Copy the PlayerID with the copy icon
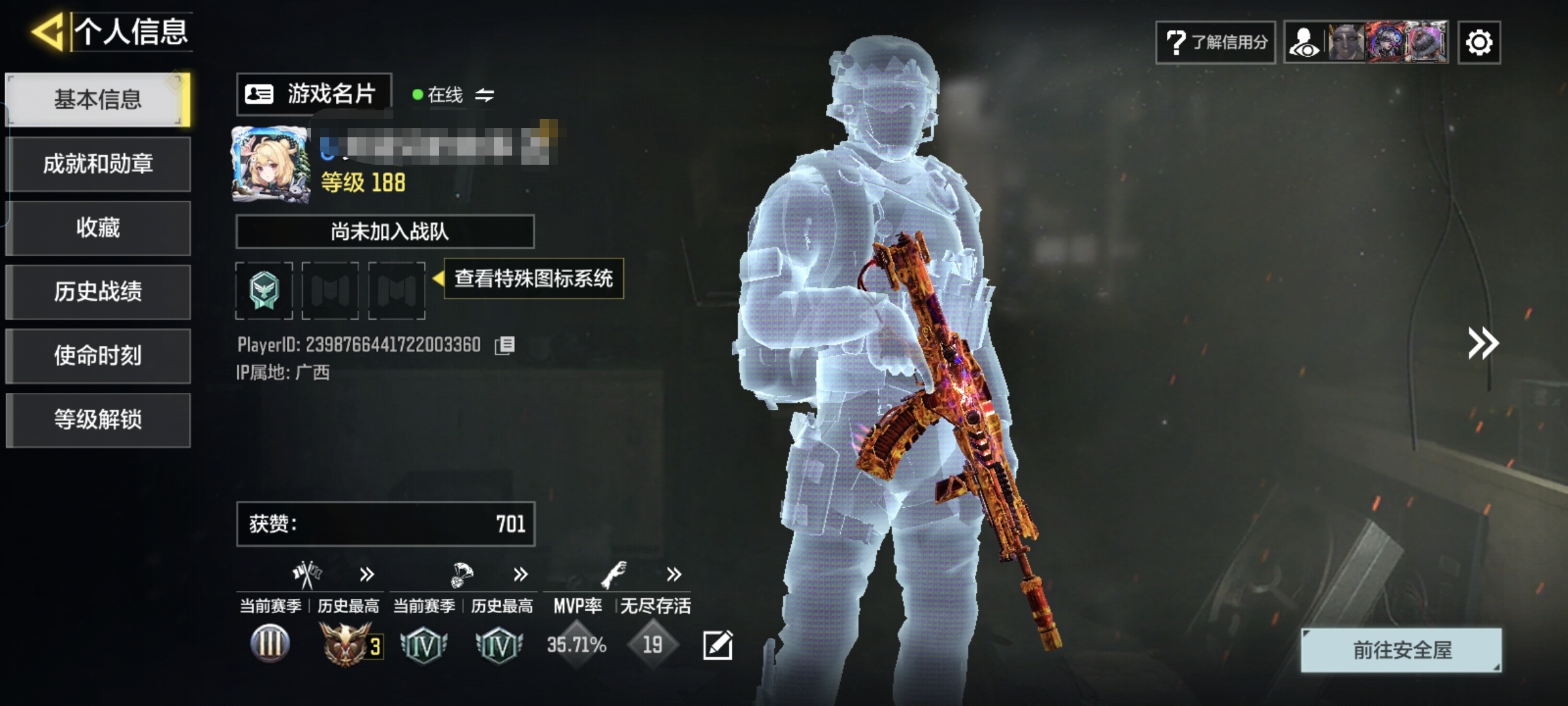Viewport: 1568px width, 706px height. click(505, 345)
